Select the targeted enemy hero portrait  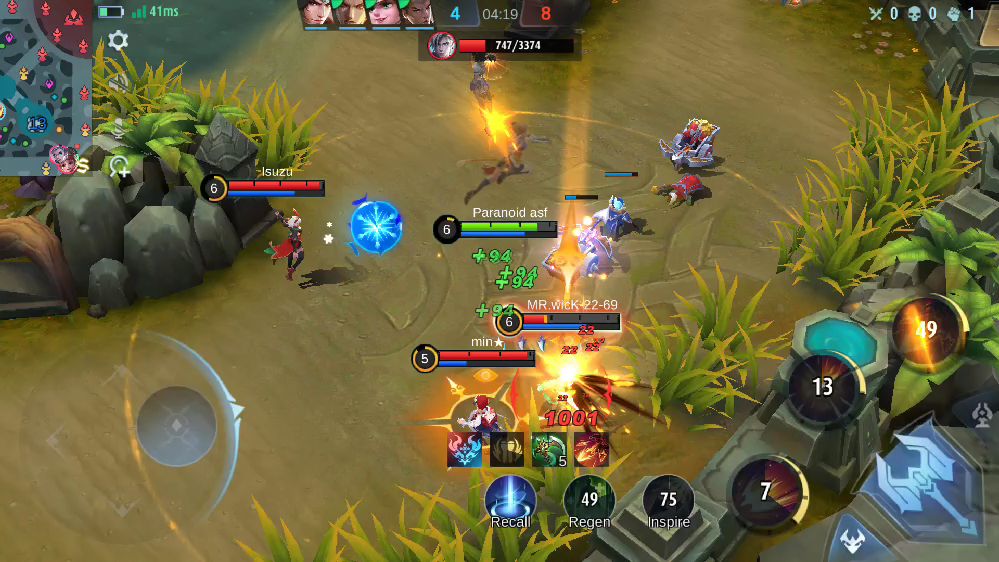[441, 45]
